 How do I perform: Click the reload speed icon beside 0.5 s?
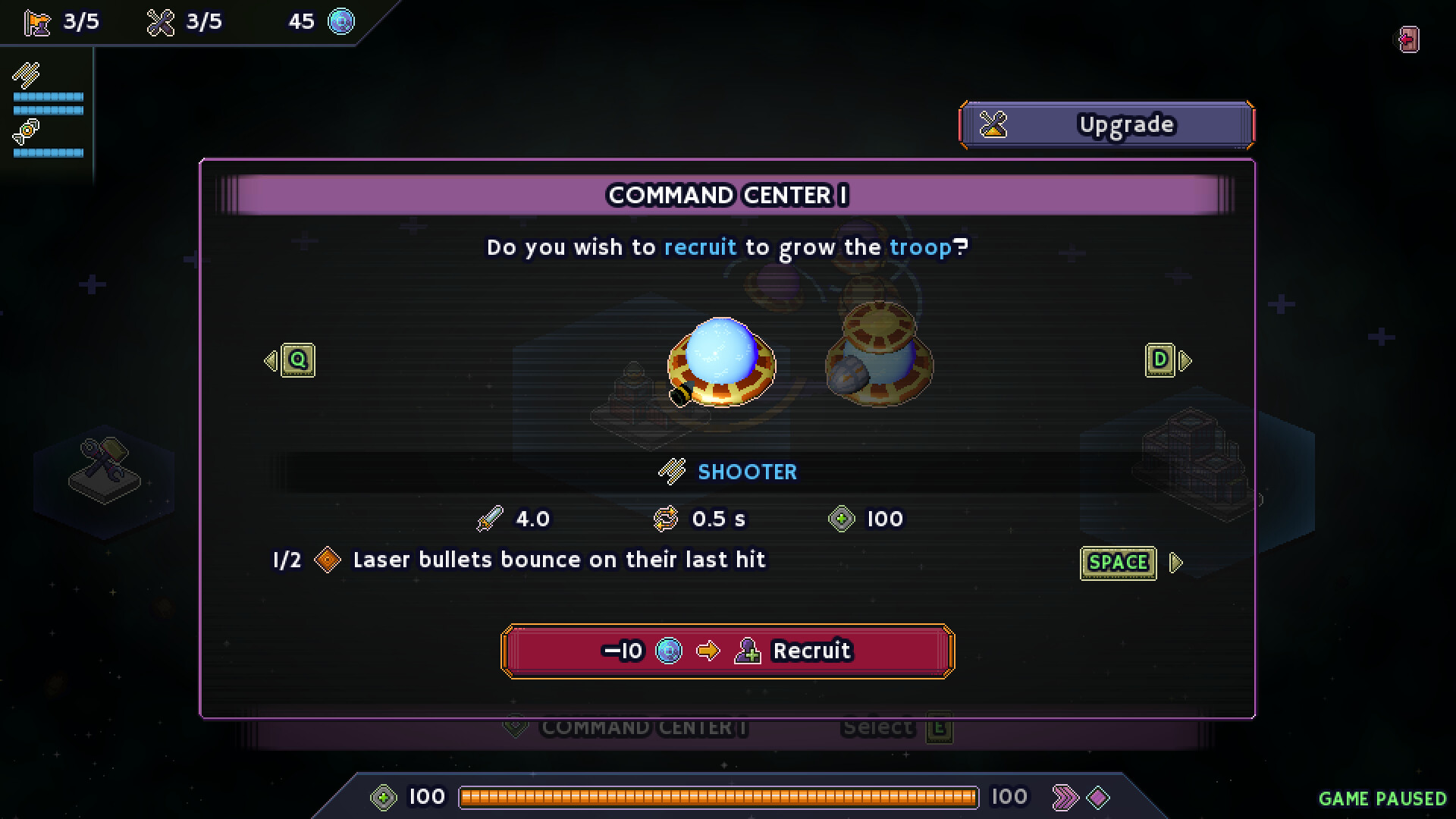[x=666, y=519]
